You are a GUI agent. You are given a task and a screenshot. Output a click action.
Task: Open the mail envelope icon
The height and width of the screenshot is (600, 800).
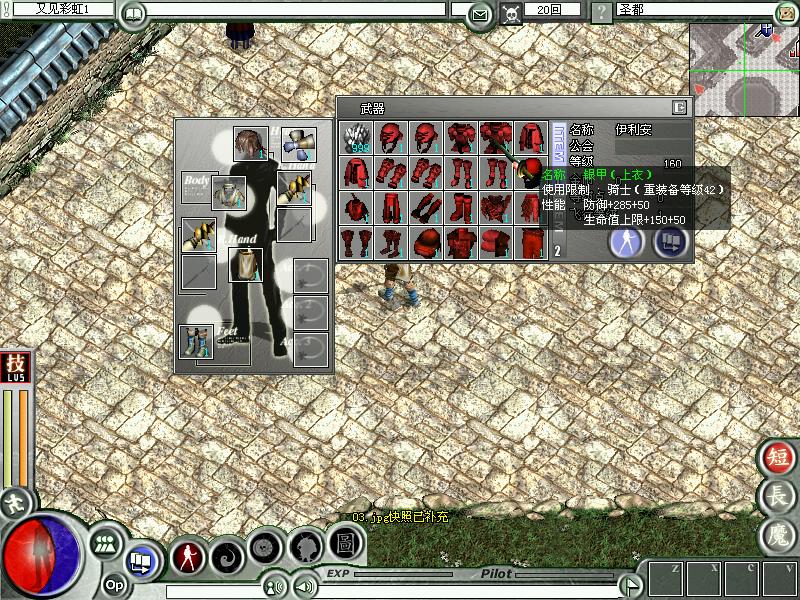481,14
